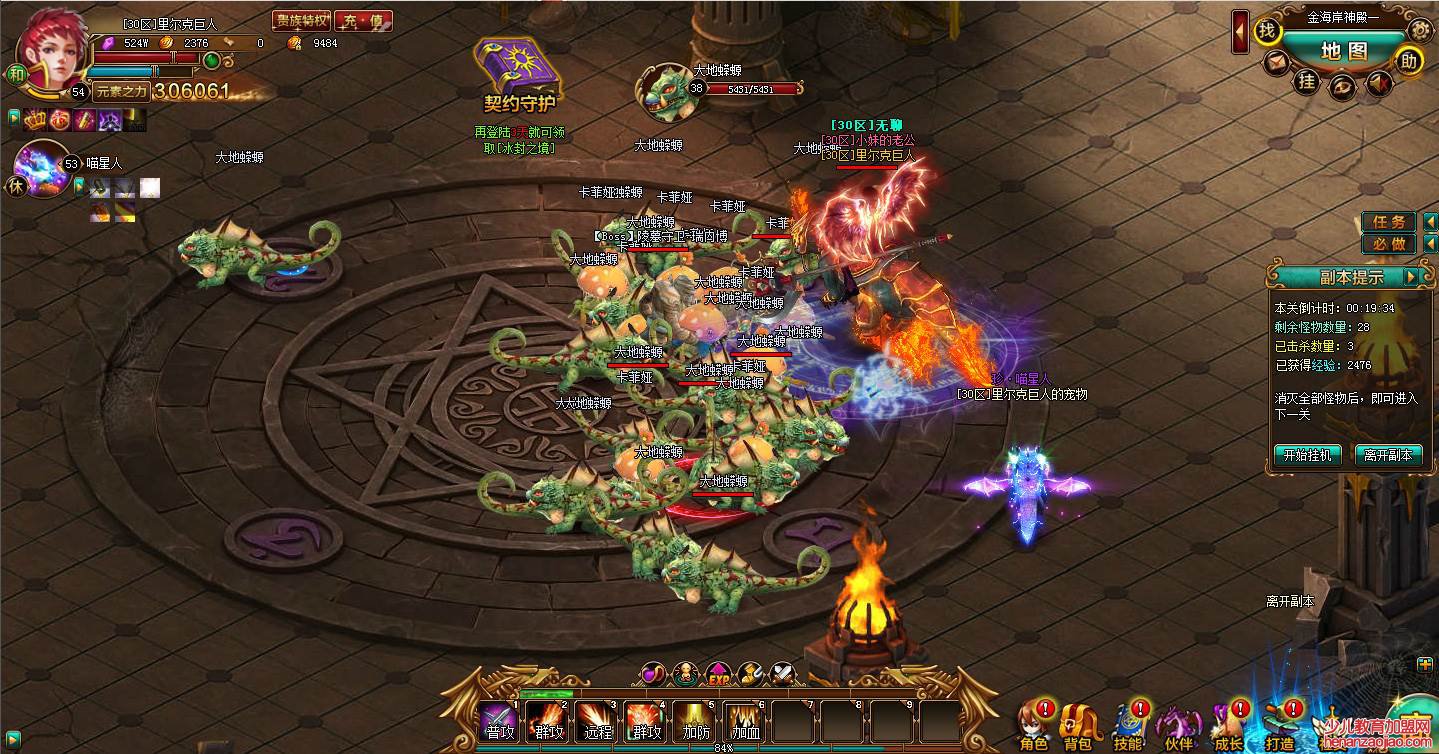Cast the 加血 healing skill
The image size is (1439, 754).
click(x=741, y=722)
